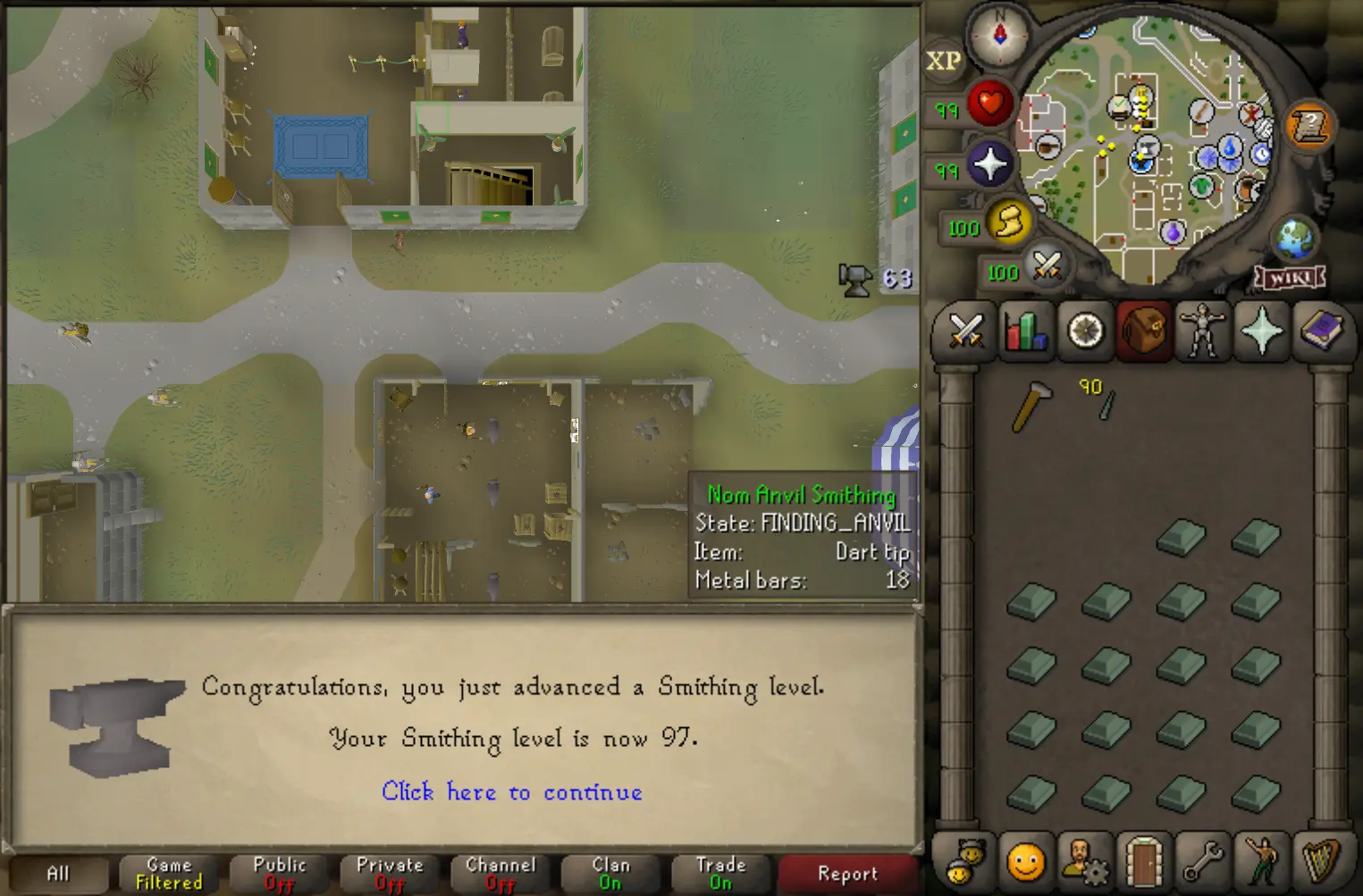
Task: Turn off Trade chat
Action: coord(721,873)
